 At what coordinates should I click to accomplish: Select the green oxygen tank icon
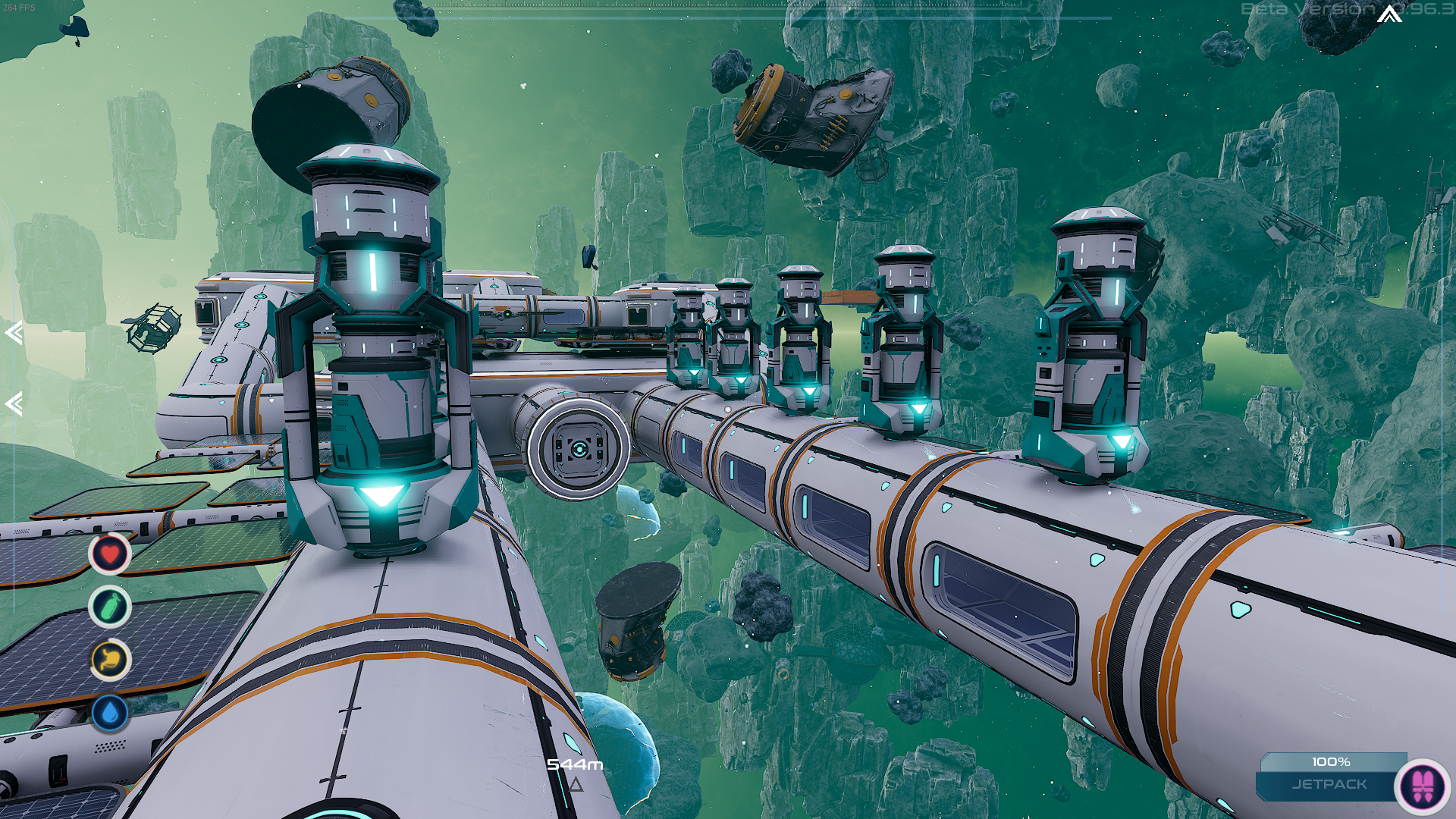tap(110, 607)
